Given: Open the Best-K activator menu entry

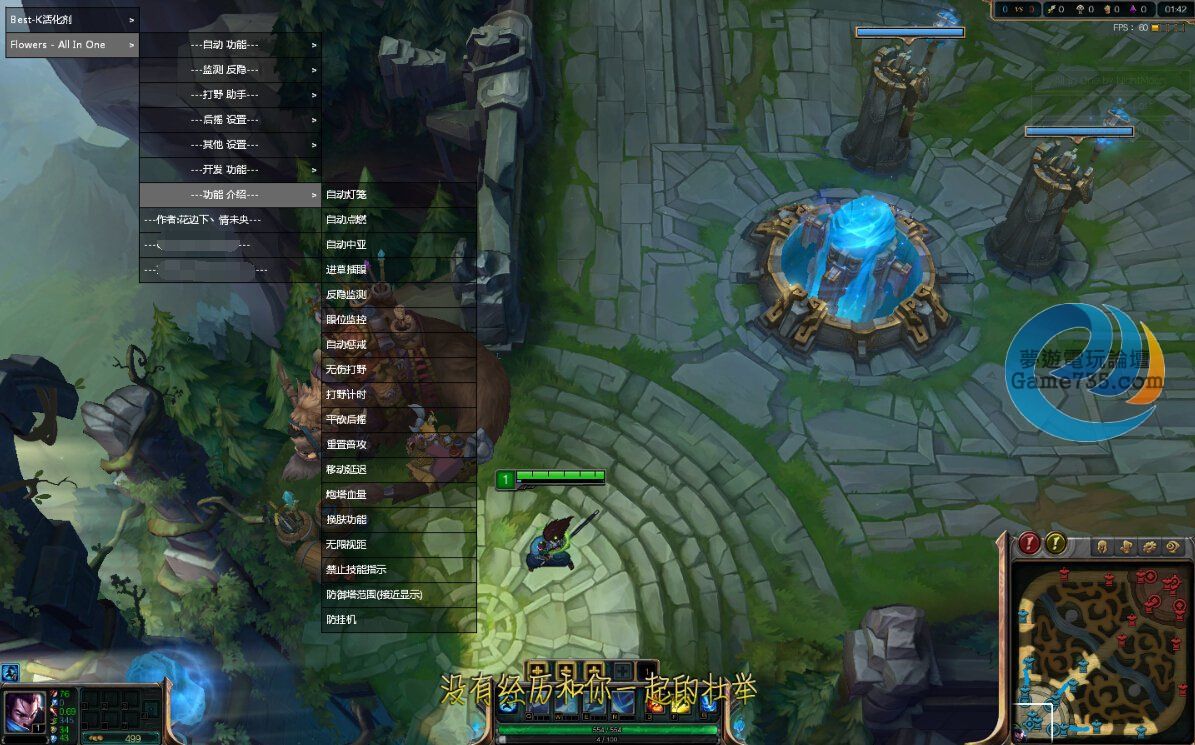Looking at the screenshot, I should (x=72, y=19).
